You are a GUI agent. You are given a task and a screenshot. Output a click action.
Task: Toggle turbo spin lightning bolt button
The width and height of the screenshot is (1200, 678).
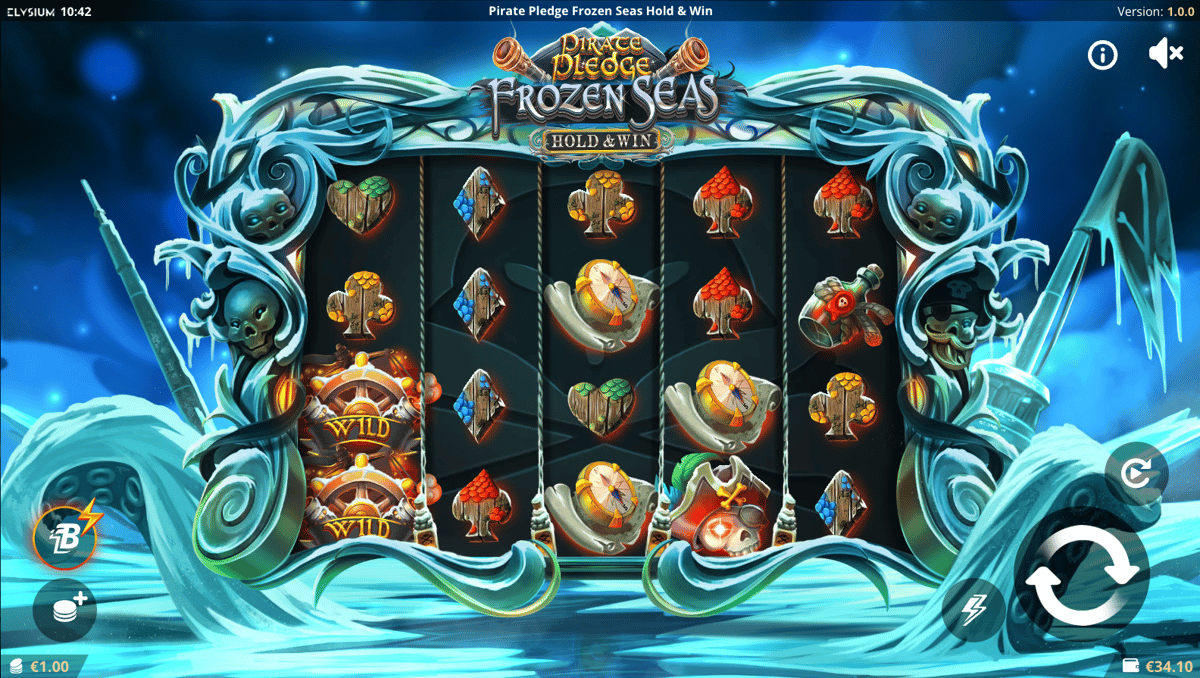point(974,609)
